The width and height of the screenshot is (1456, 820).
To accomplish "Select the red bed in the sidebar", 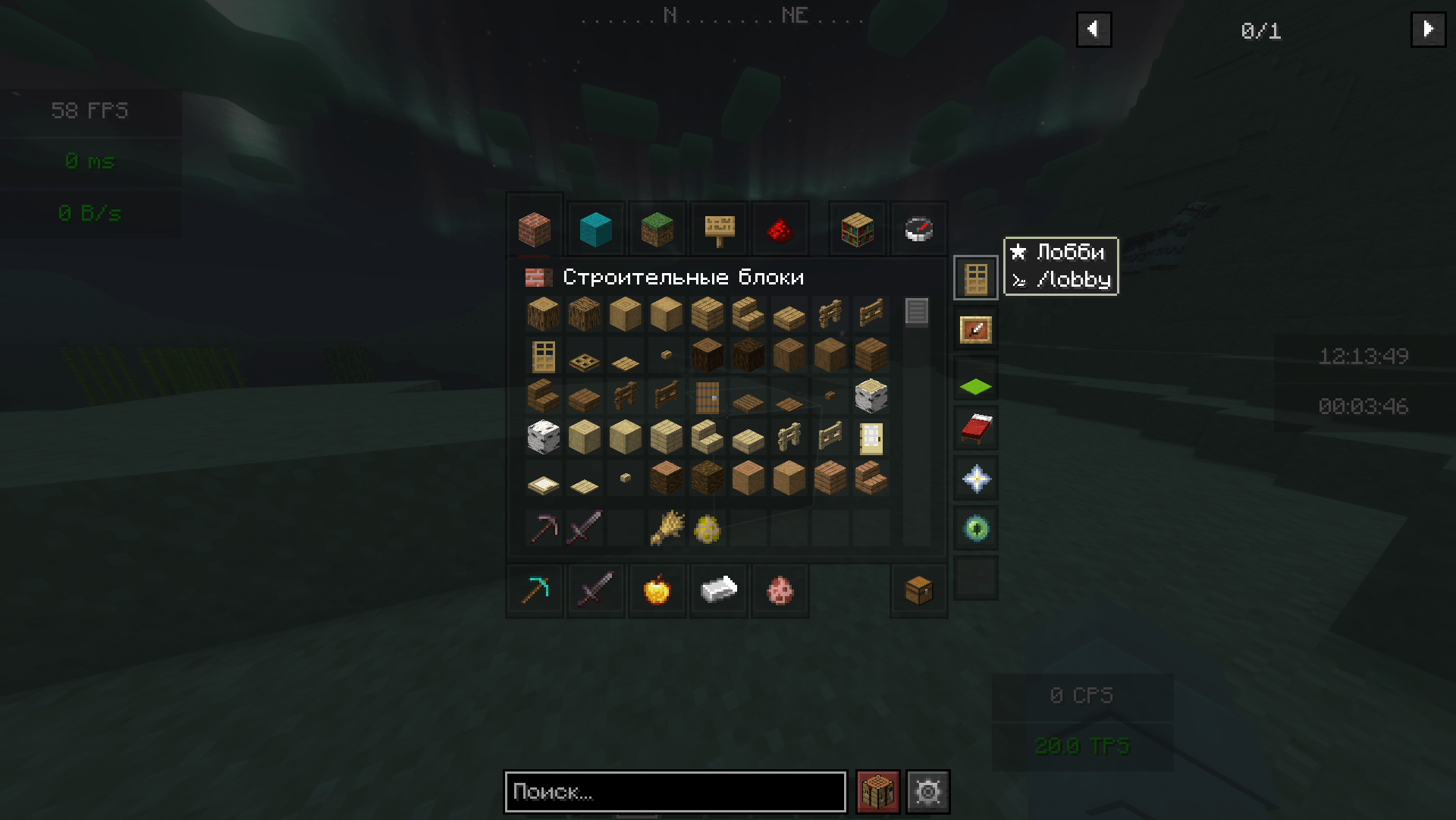I will 975,428.
